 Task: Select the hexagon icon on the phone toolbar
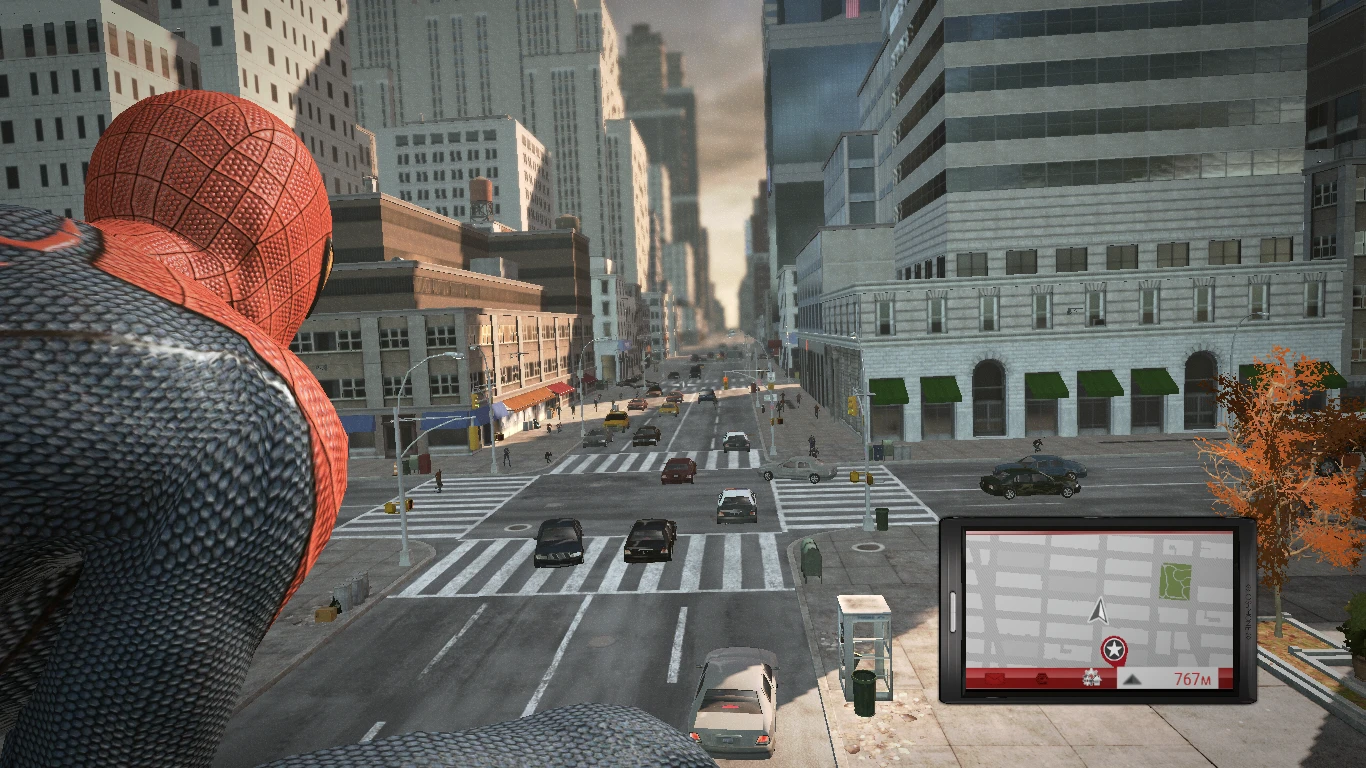[x=1040, y=678]
